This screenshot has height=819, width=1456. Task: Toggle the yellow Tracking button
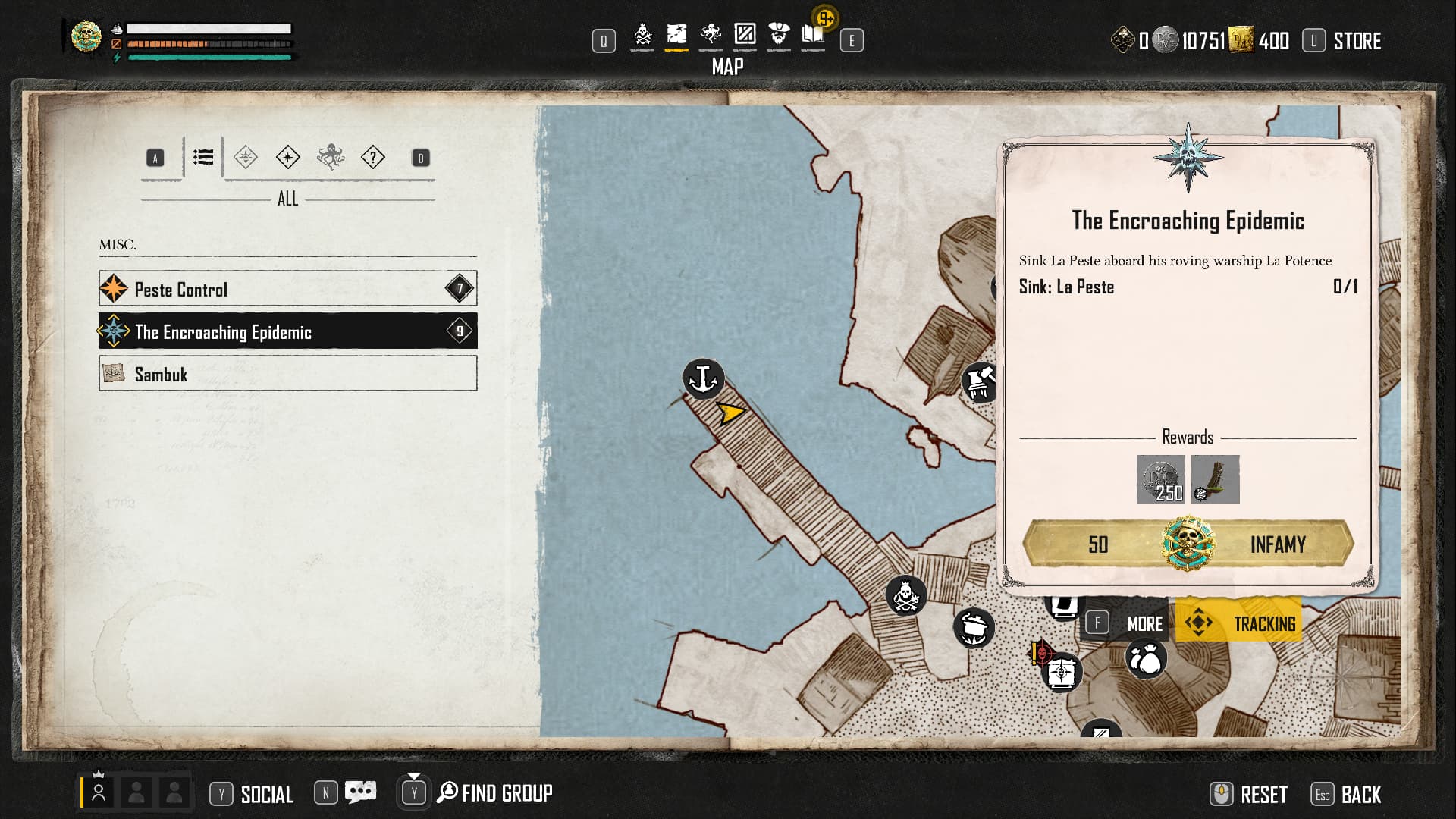(1239, 623)
